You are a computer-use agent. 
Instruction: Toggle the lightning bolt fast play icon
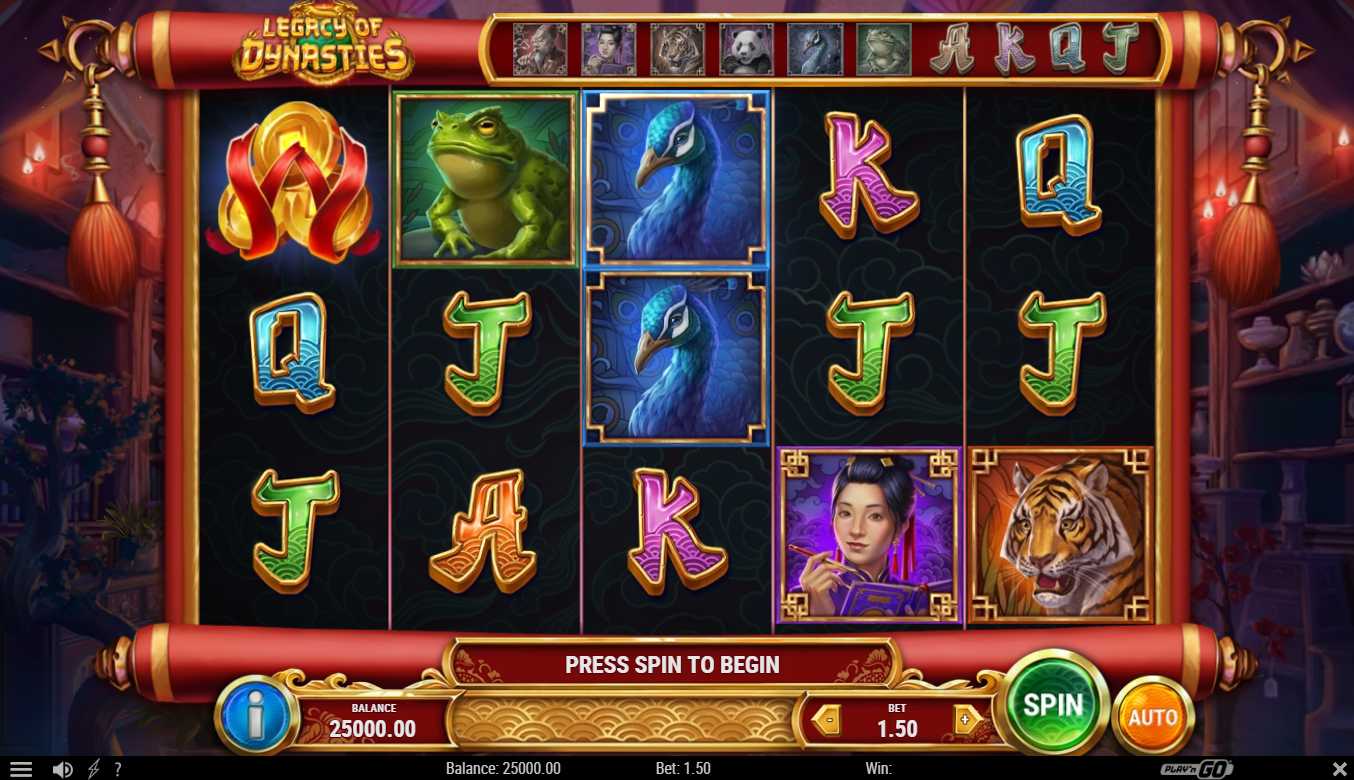(x=94, y=769)
